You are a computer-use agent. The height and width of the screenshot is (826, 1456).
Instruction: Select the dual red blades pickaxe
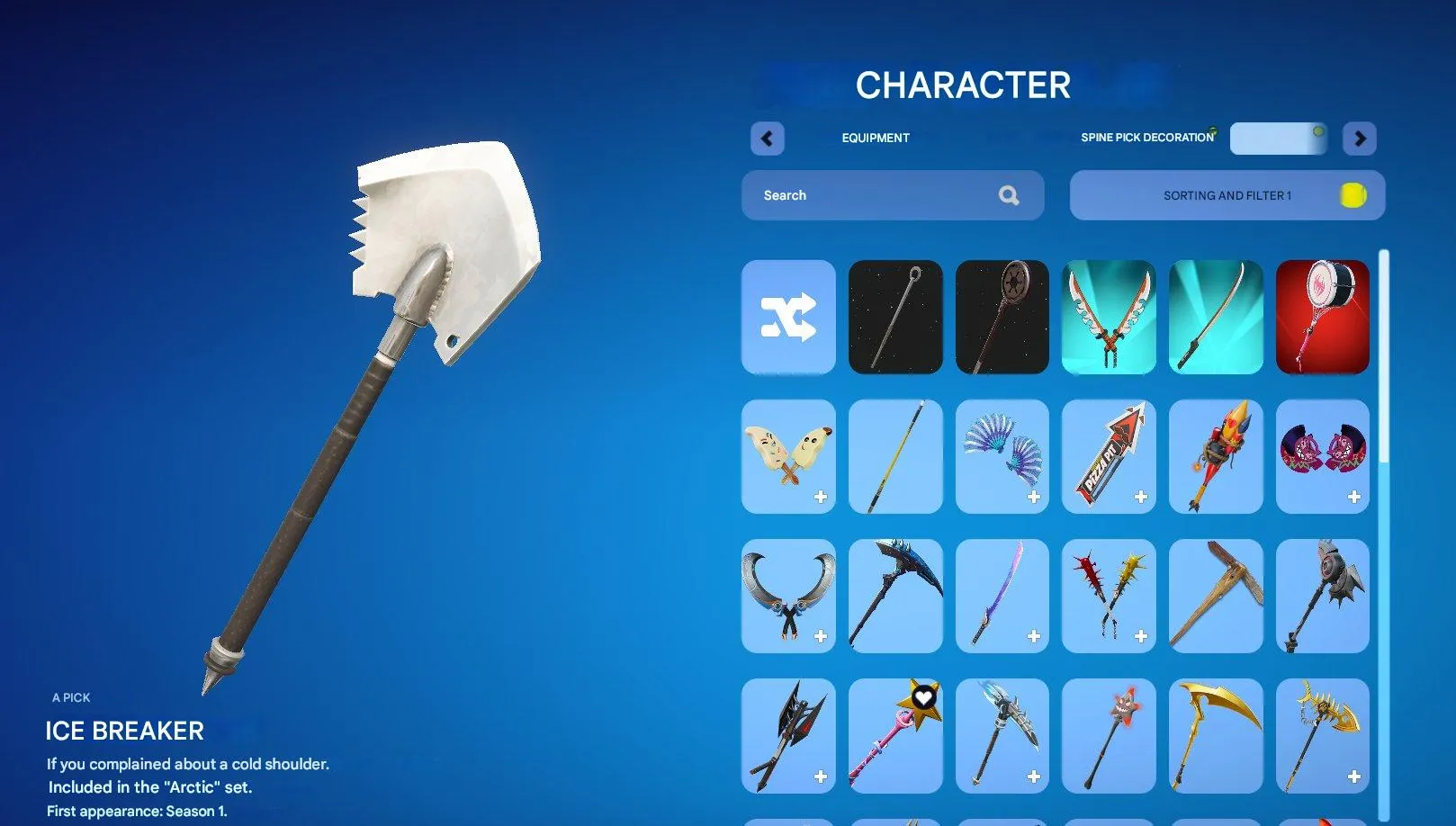1109,317
